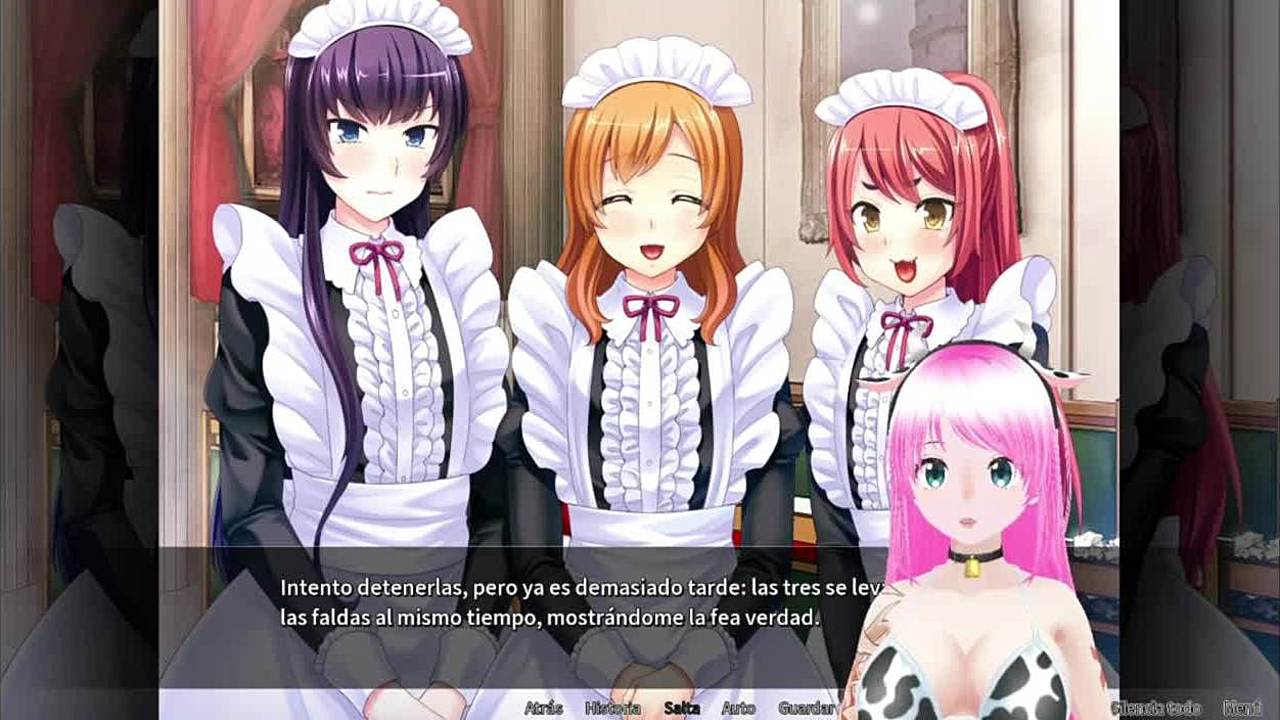Go back with the Atrás button
The width and height of the screenshot is (1280, 720).
click(x=543, y=708)
